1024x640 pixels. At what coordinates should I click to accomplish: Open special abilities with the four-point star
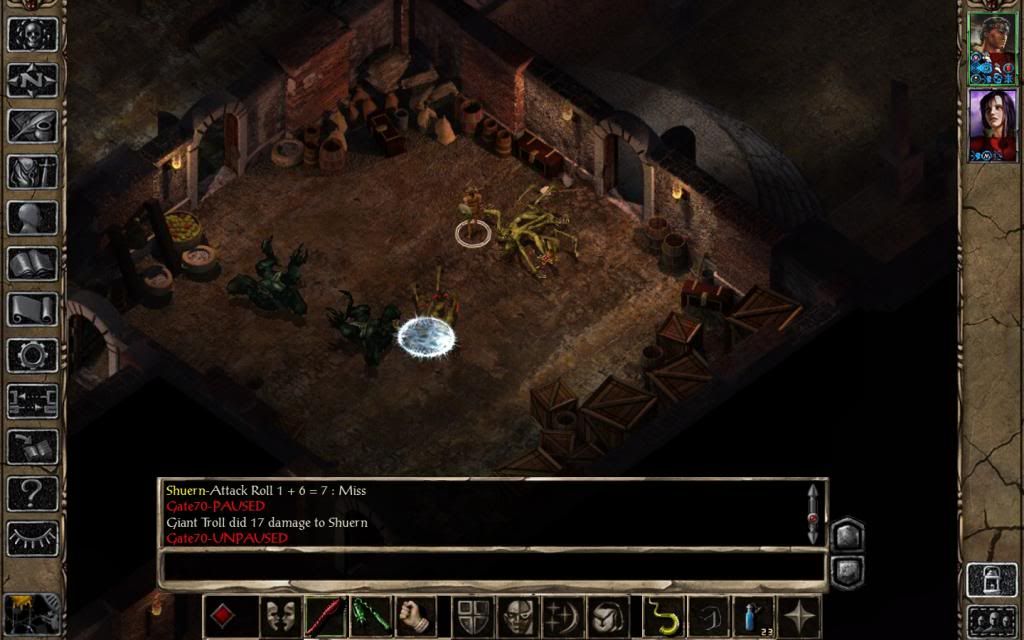(799, 616)
